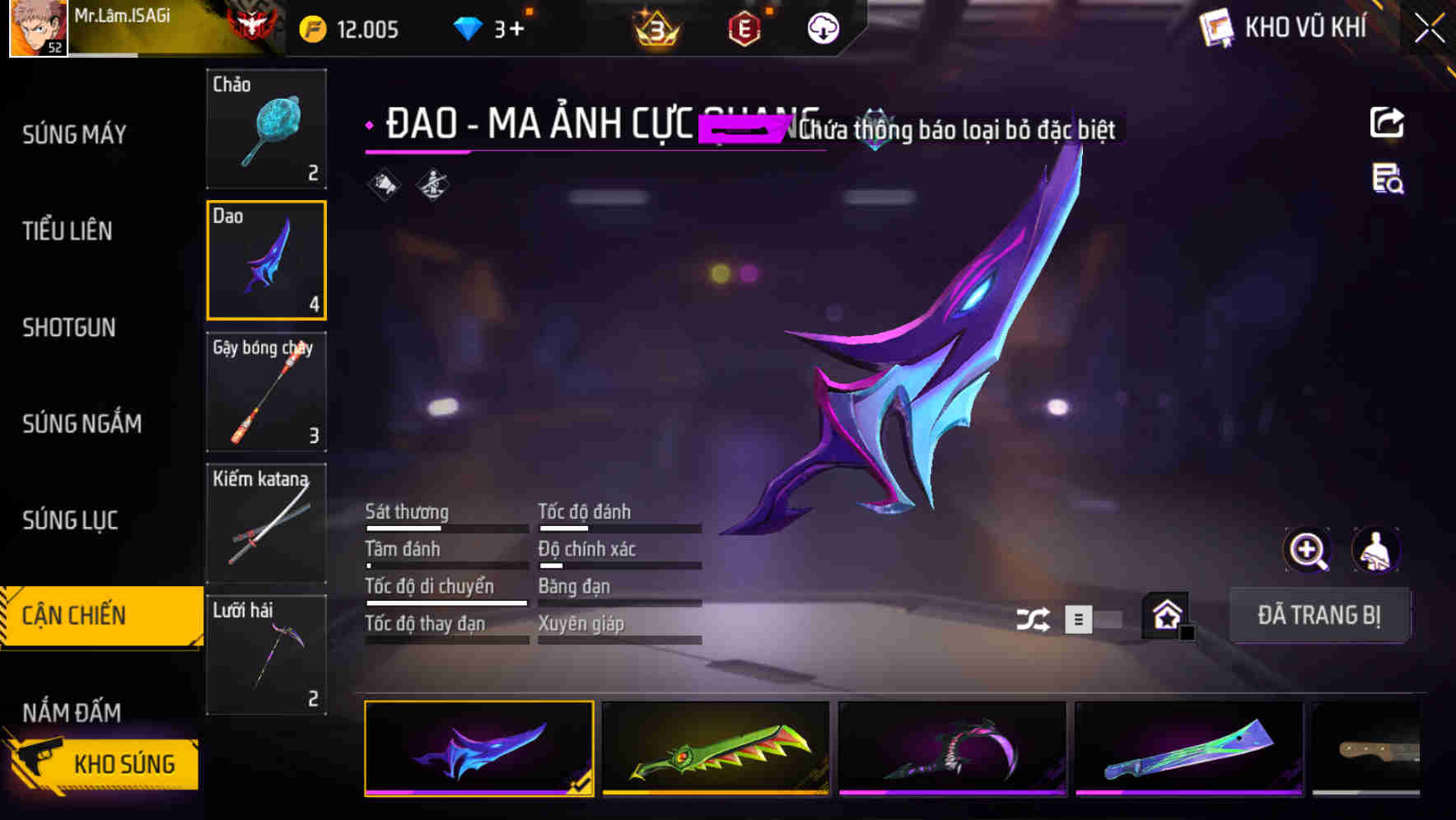
Task: Open the share icon for this weapon
Action: (1388, 122)
